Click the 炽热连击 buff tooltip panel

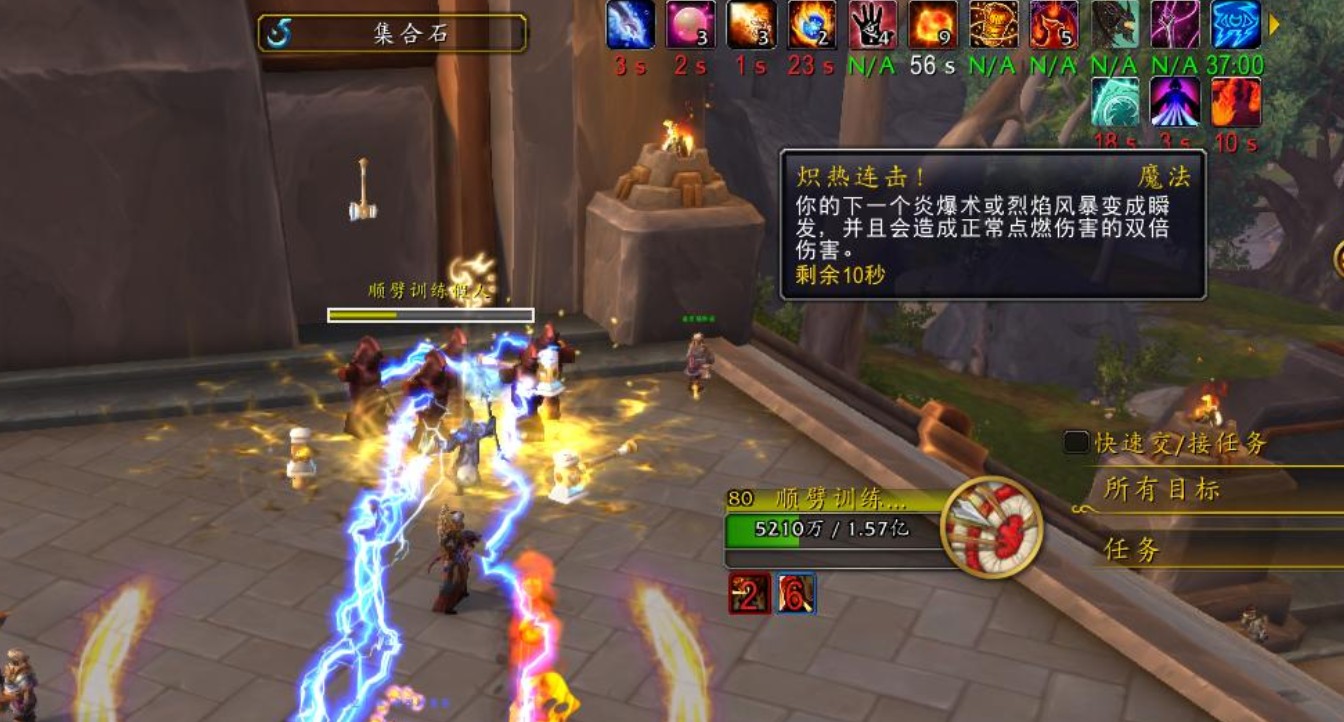pos(990,225)
